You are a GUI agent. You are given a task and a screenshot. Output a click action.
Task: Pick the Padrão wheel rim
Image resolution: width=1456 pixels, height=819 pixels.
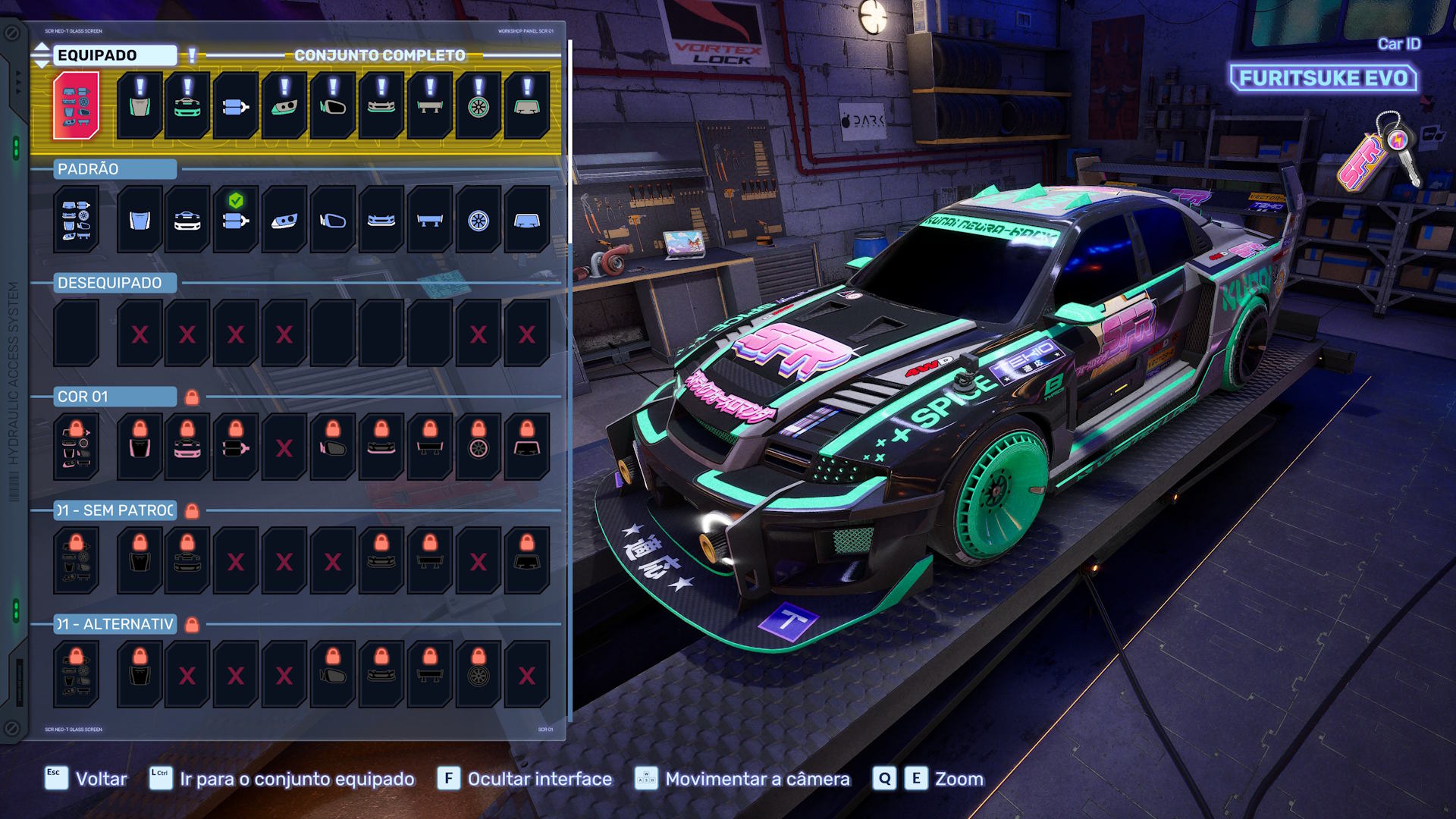click(x=479, y=219)
